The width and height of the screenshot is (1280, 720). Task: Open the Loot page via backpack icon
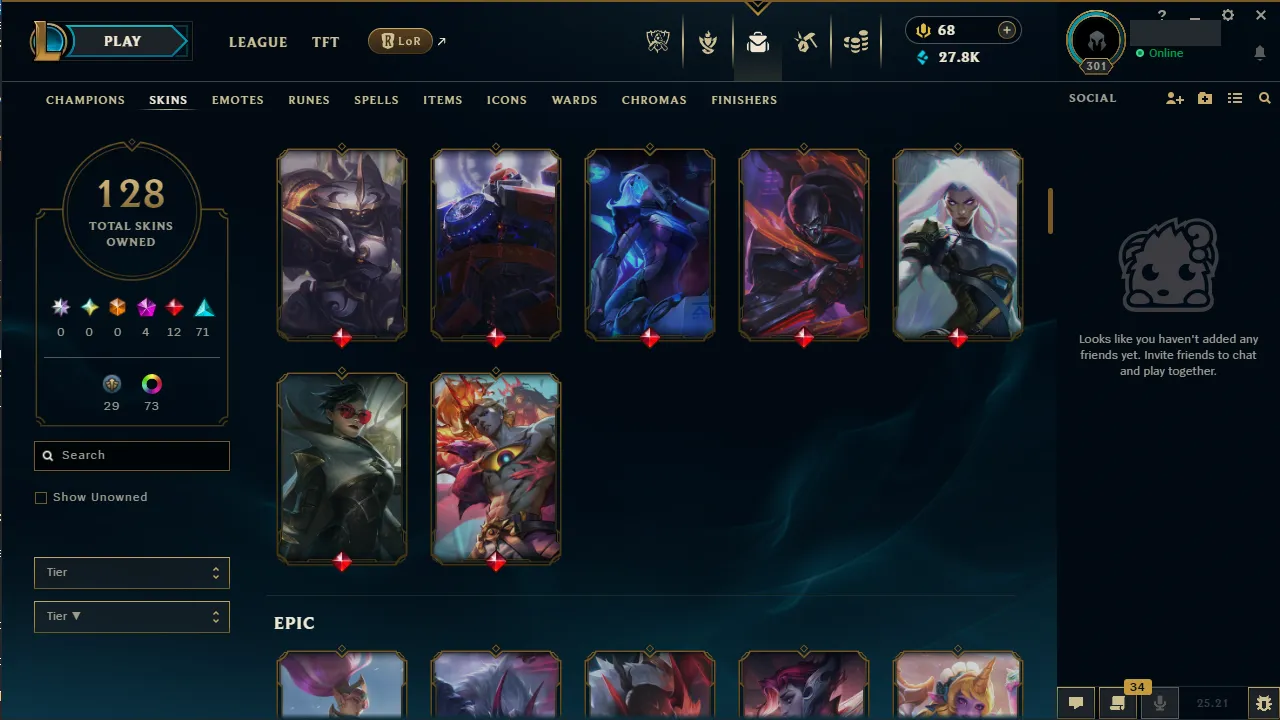[757, 42]
